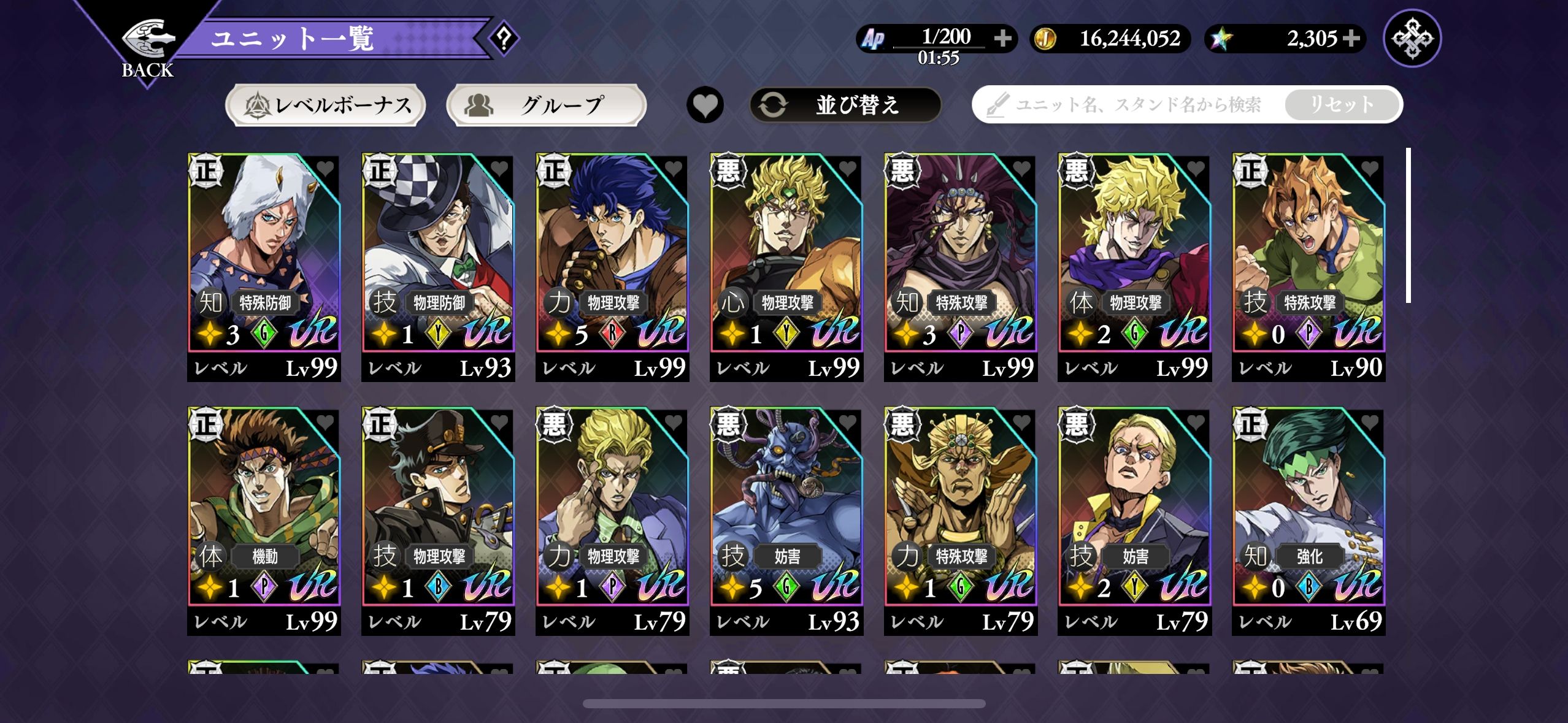
Task: Add rainbow star gems with plus button
Action: click(1351, 39)
